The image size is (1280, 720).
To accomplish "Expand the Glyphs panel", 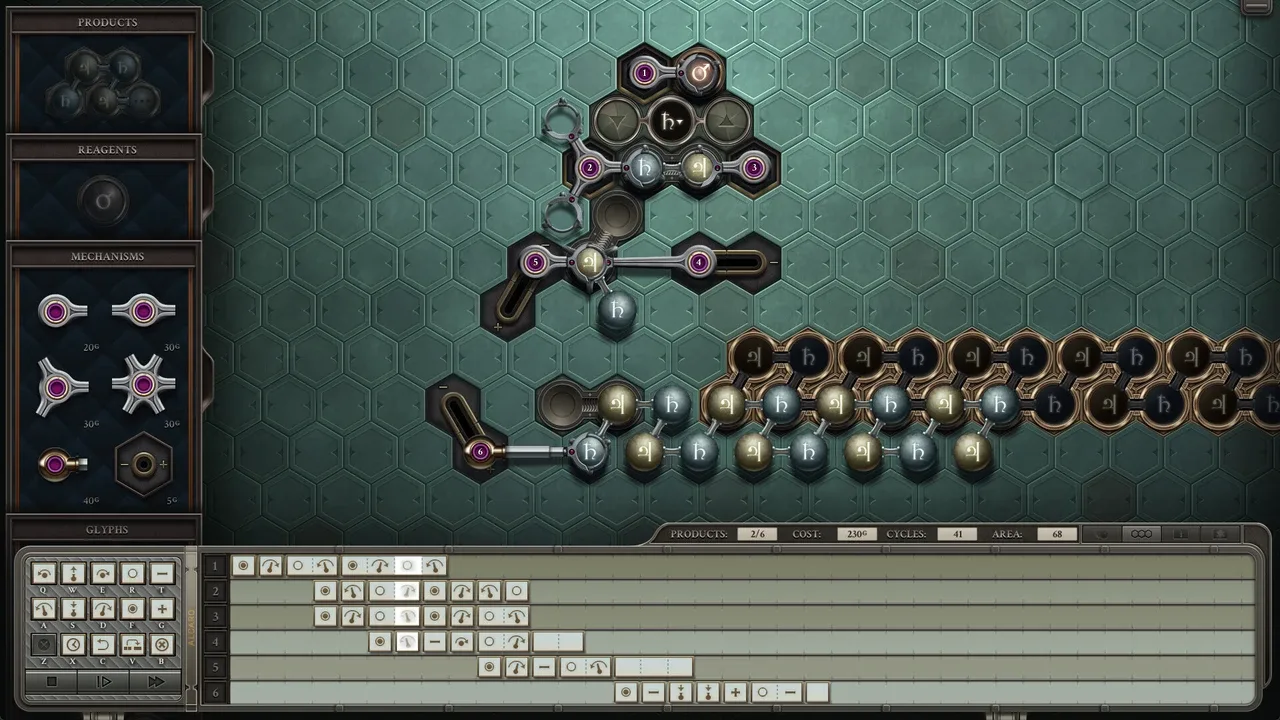I will tap(107, 530).
